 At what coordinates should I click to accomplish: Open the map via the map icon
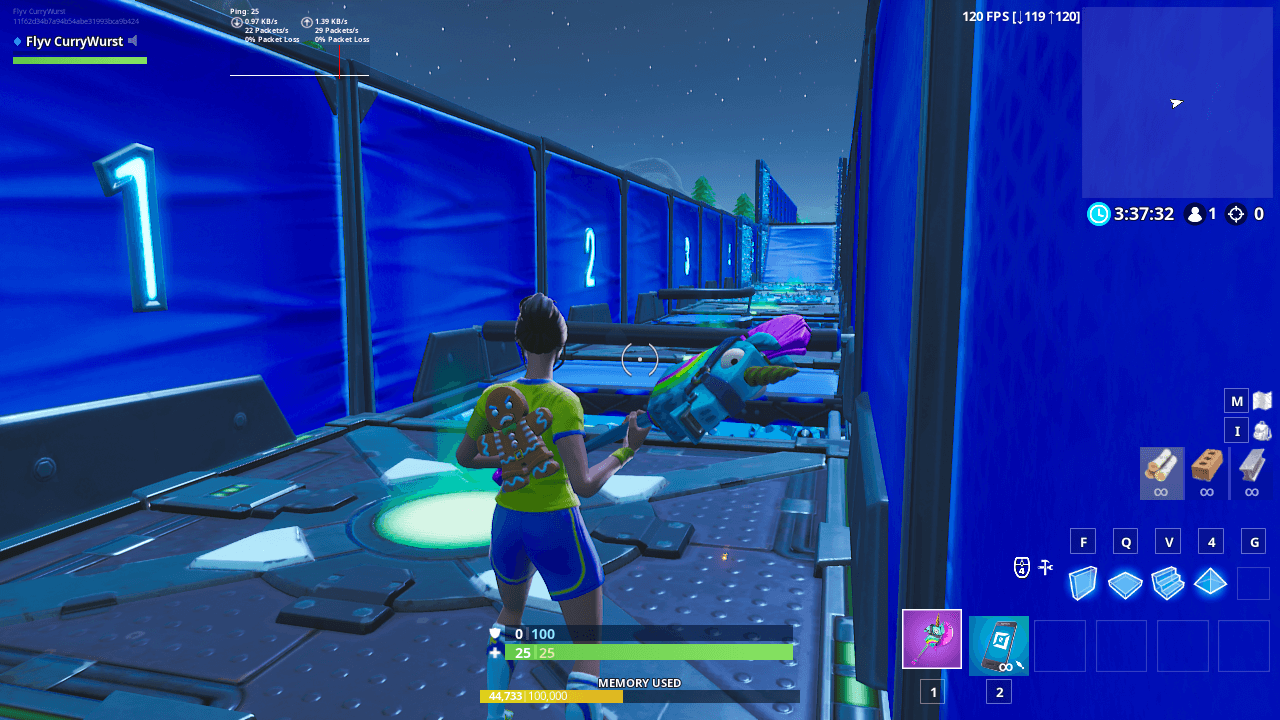point(1260,399)
